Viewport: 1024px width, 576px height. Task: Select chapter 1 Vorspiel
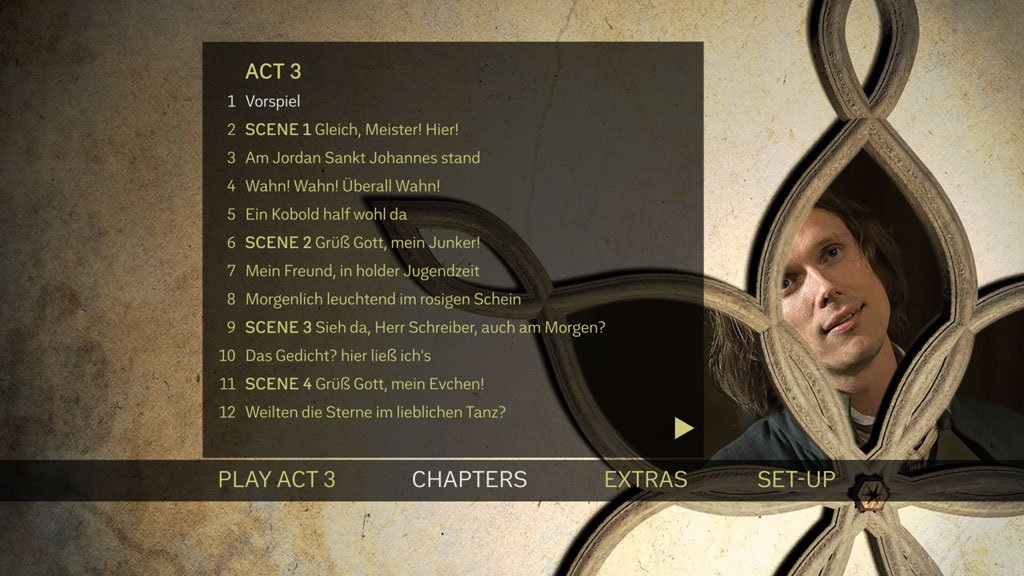(x=272, y=101)
